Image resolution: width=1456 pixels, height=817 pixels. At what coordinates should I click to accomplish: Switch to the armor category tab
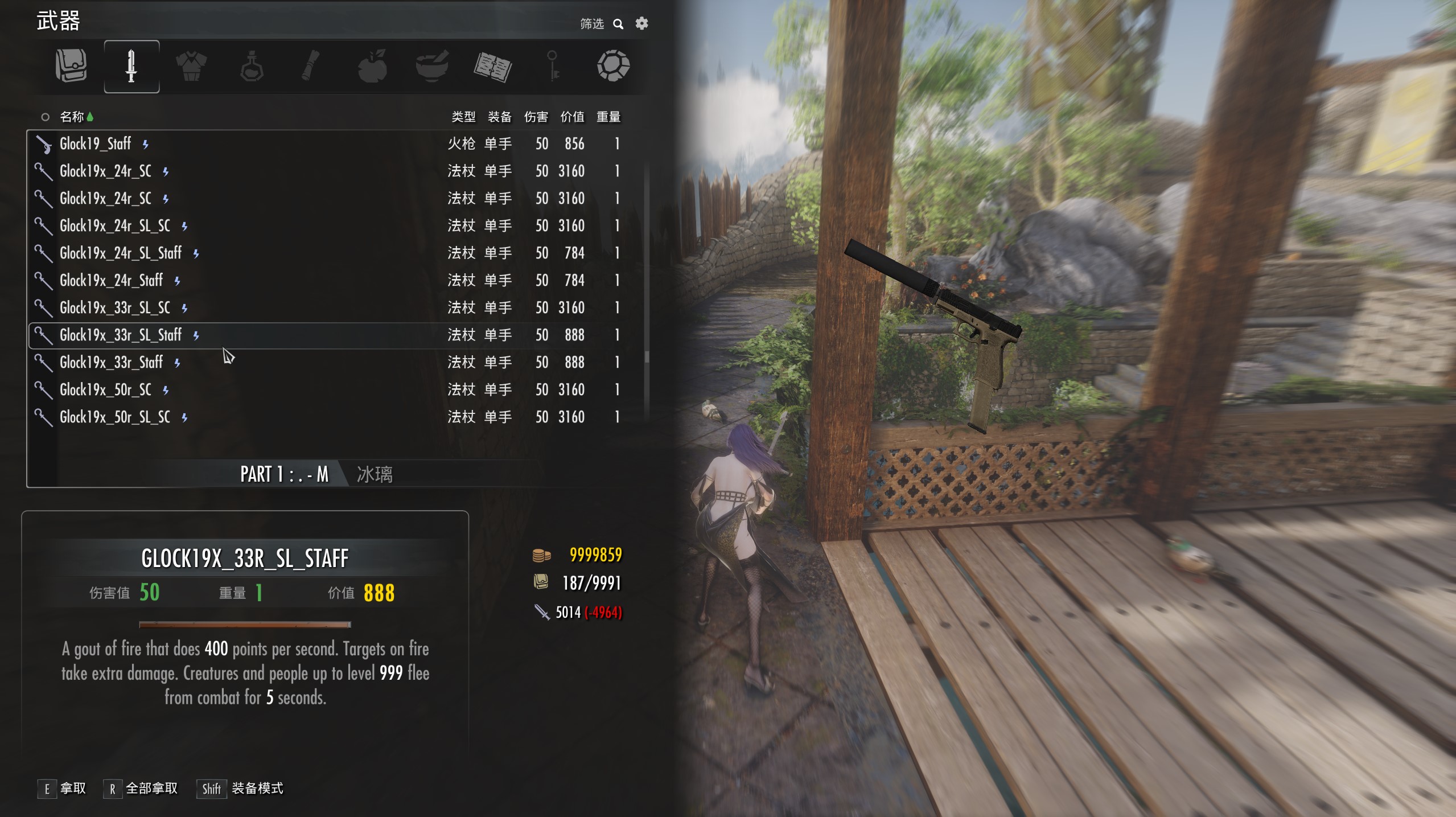(x=191, y=66)
